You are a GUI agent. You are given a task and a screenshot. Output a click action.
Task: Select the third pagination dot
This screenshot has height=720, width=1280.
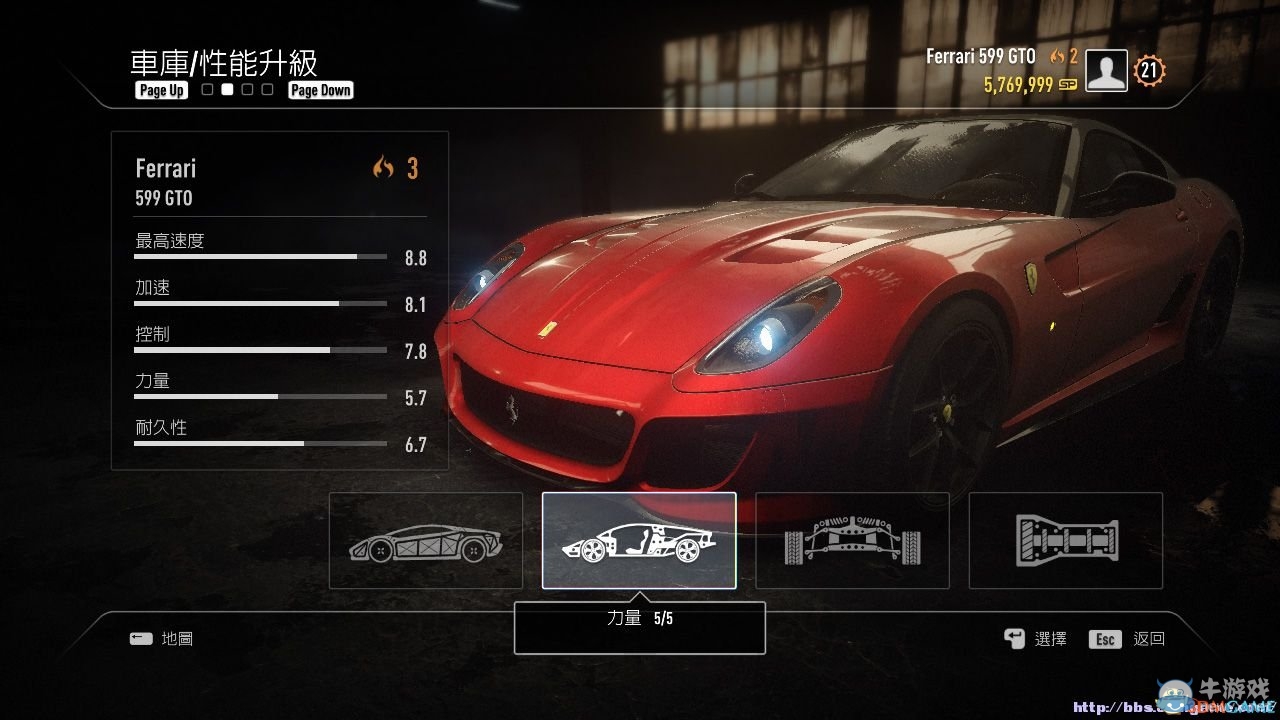[x=246, y=89]
